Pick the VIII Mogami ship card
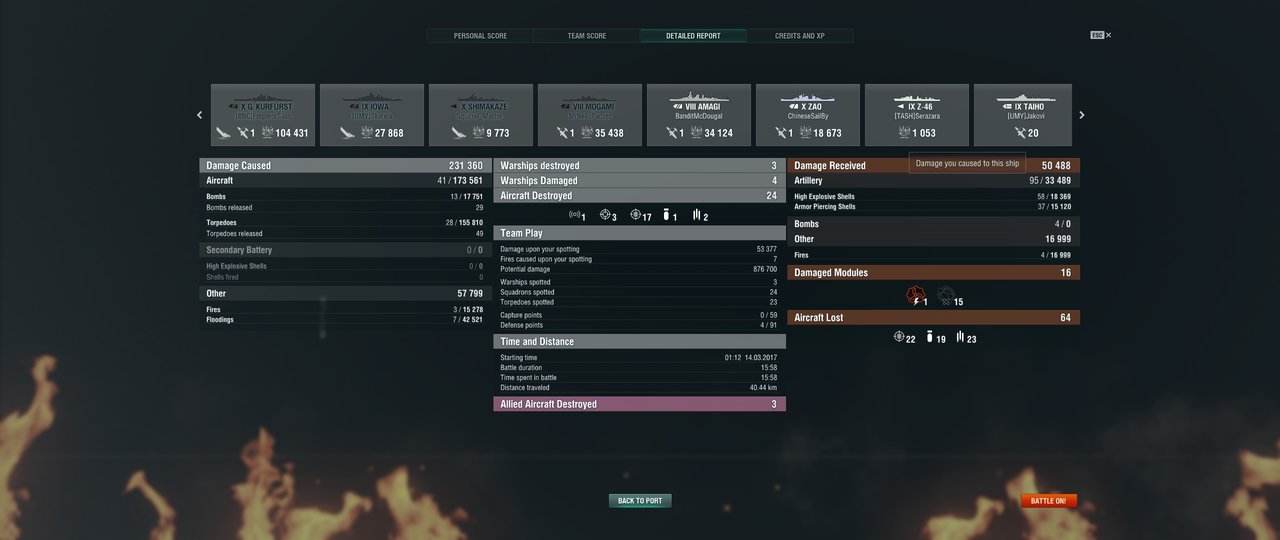The height and width of the screenshot is (540, 1280). tap(590, 115)
